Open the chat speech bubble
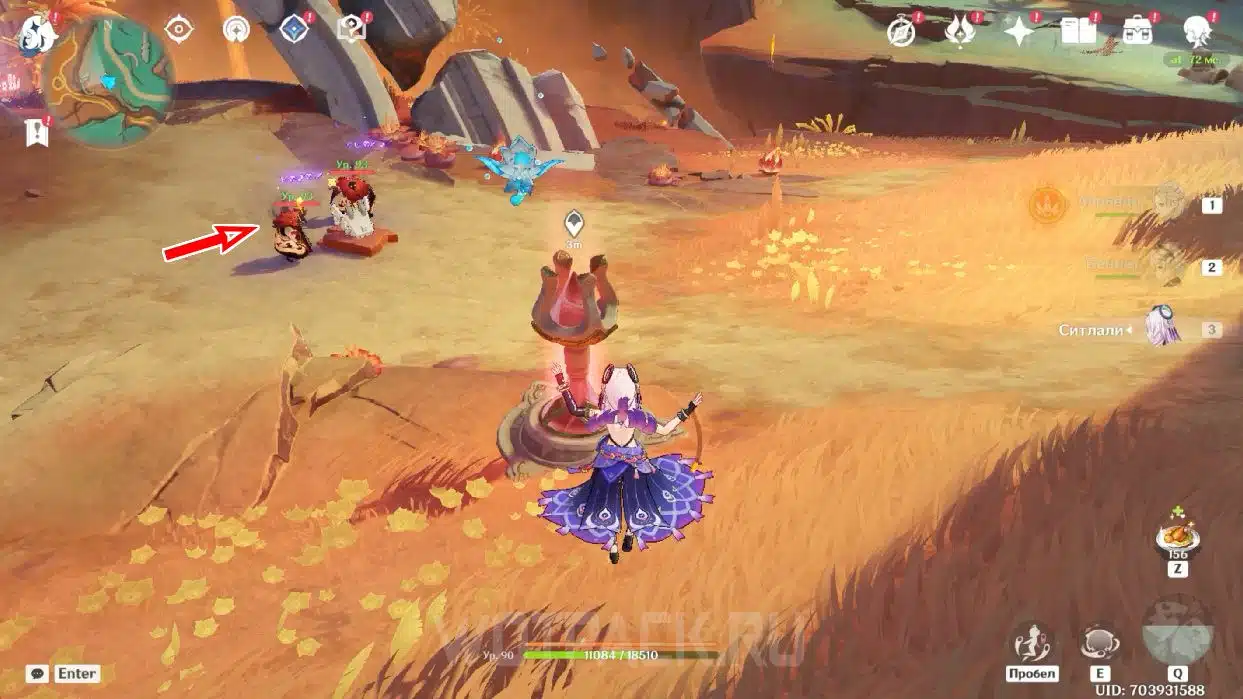The image size is (1243, 699). coord(38,674)
